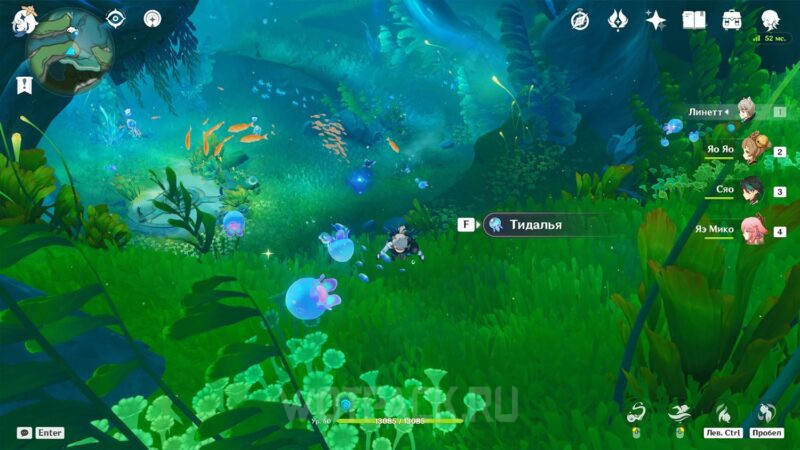Open the battle pass winged icon

tap(617, 20)
